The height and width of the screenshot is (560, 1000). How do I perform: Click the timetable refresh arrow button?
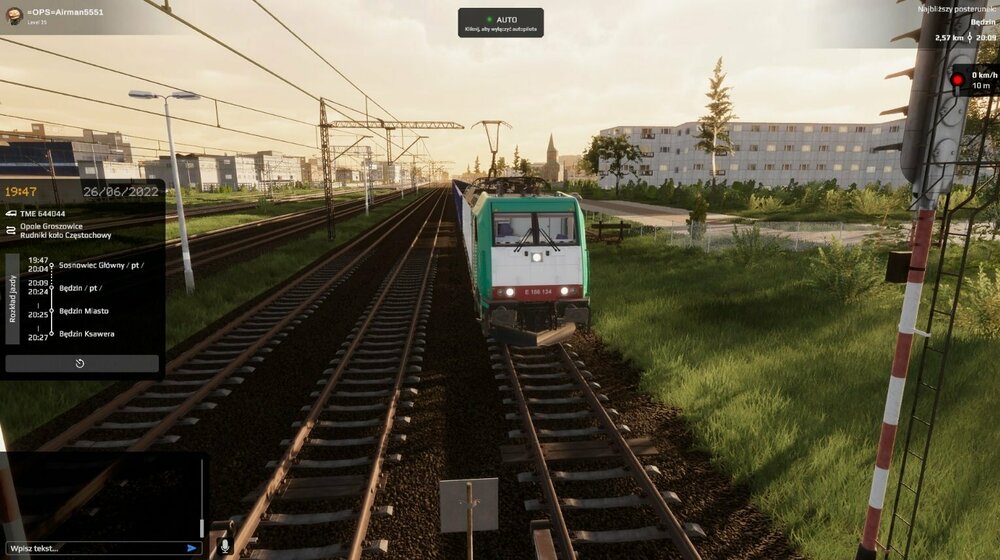point(81,363)
